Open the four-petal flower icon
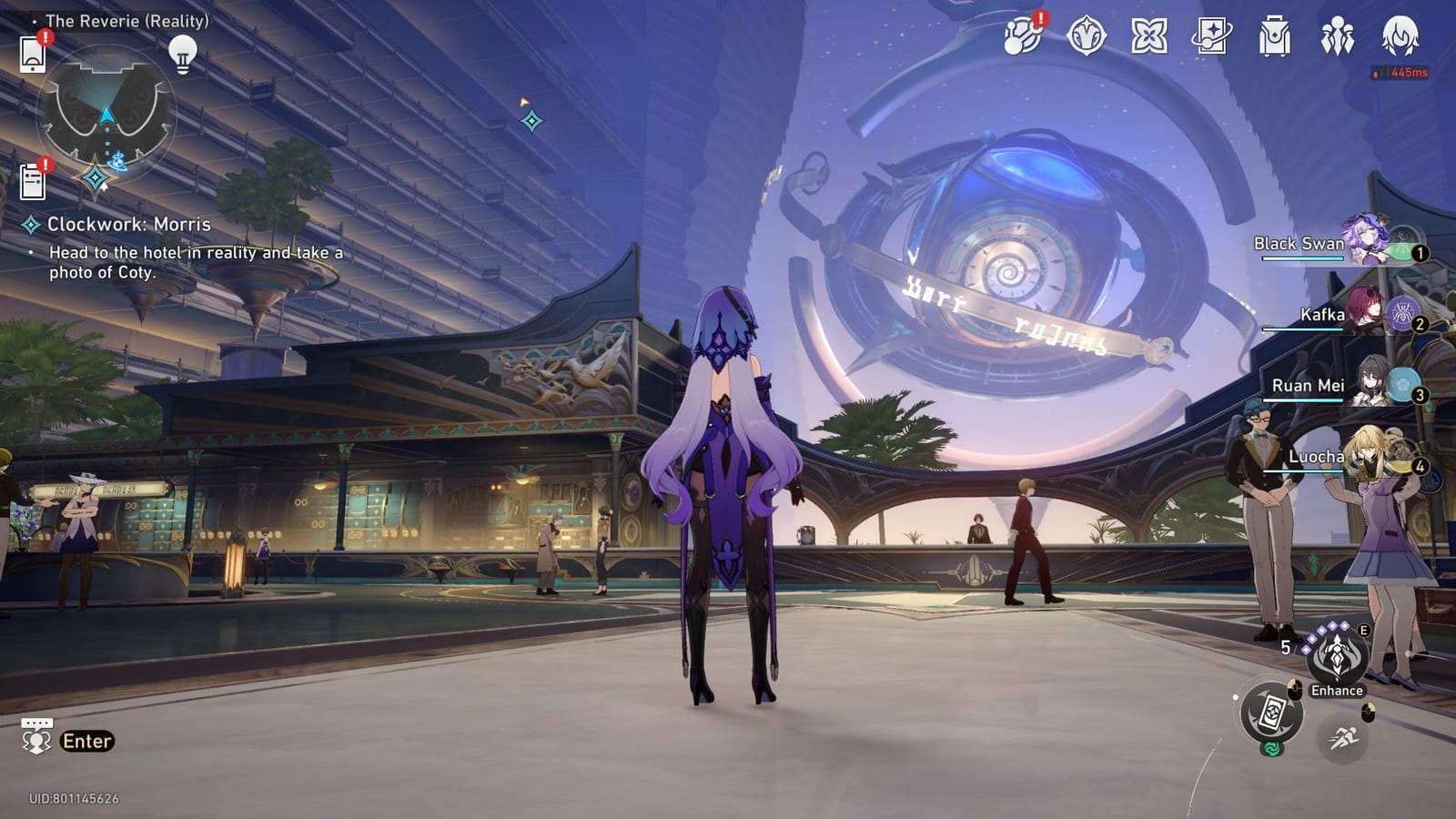The width and height of the screenshot is (1456, 819). (1148, 37)
